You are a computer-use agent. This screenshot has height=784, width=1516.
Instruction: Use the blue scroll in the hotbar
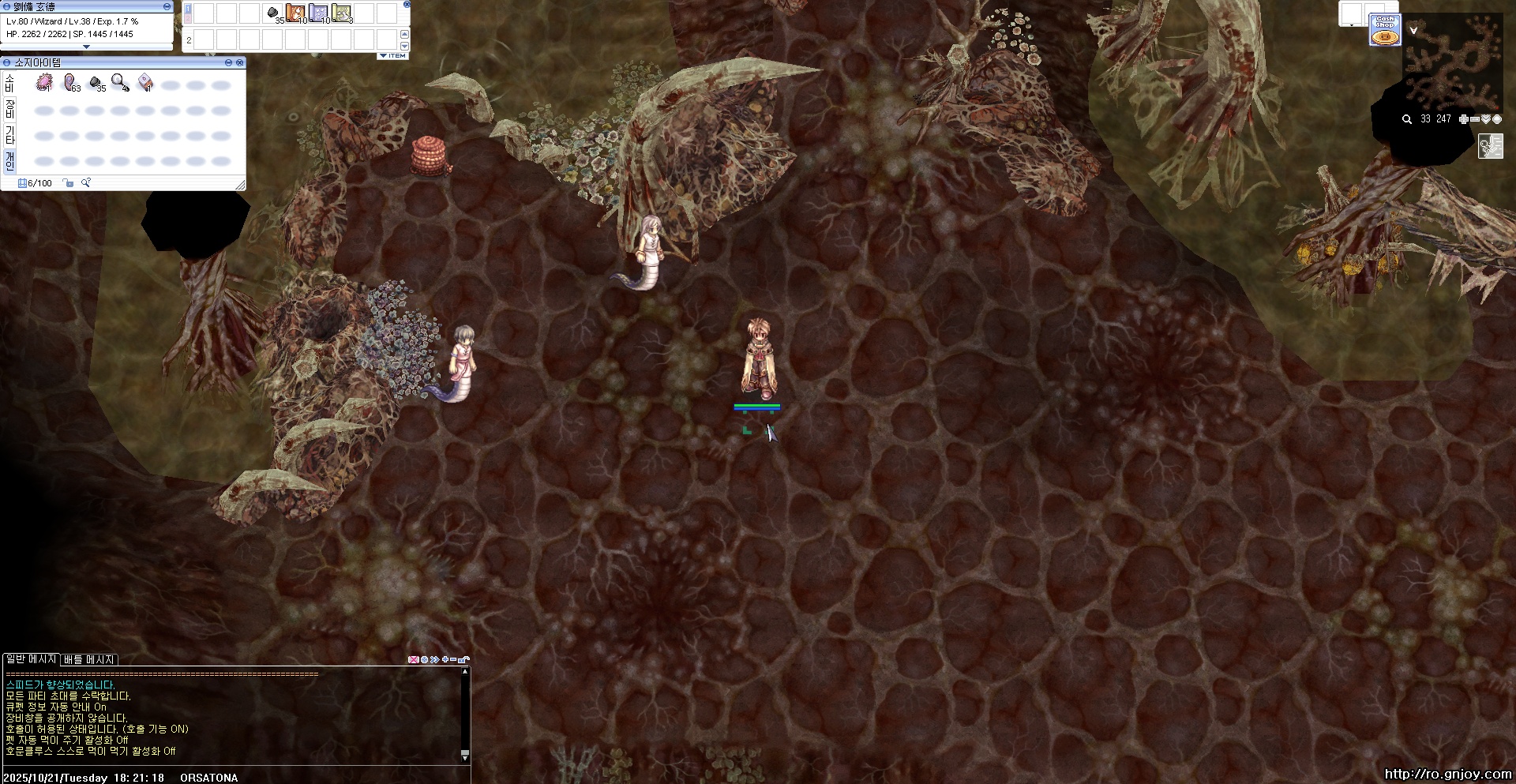click(x=318, y=13)
